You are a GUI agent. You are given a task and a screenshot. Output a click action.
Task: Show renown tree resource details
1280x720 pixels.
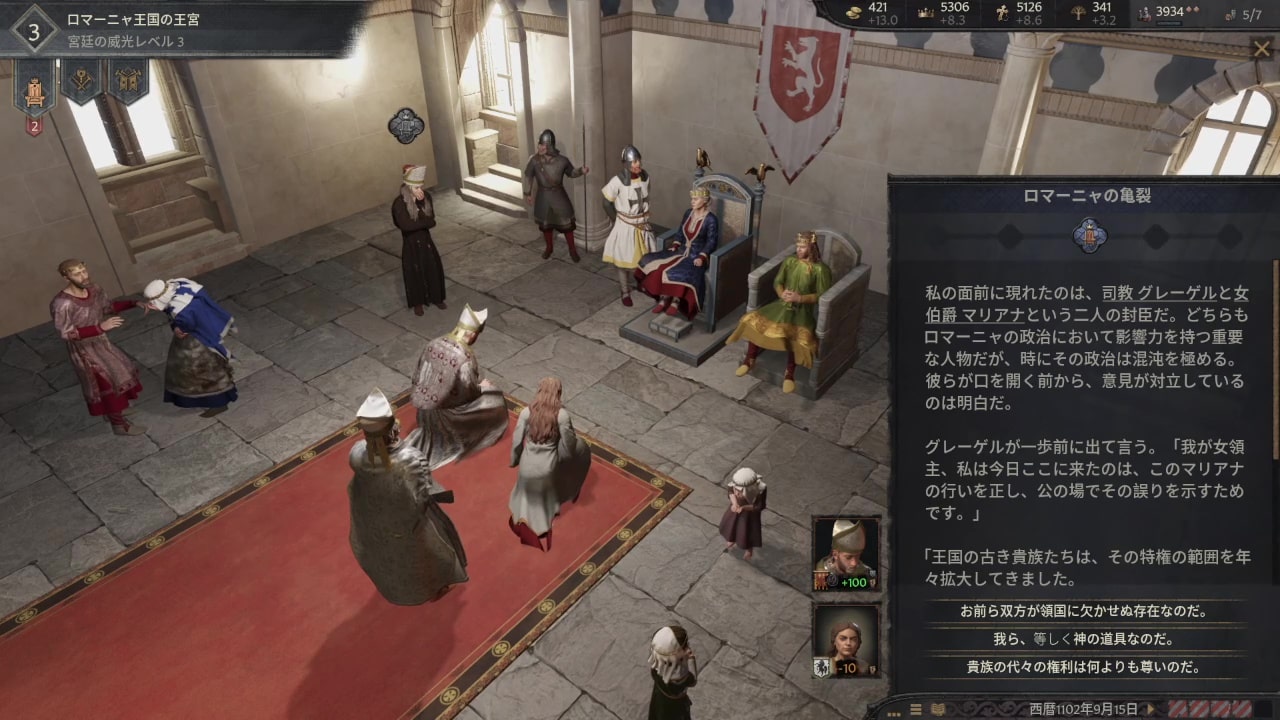click(1092, 14)
